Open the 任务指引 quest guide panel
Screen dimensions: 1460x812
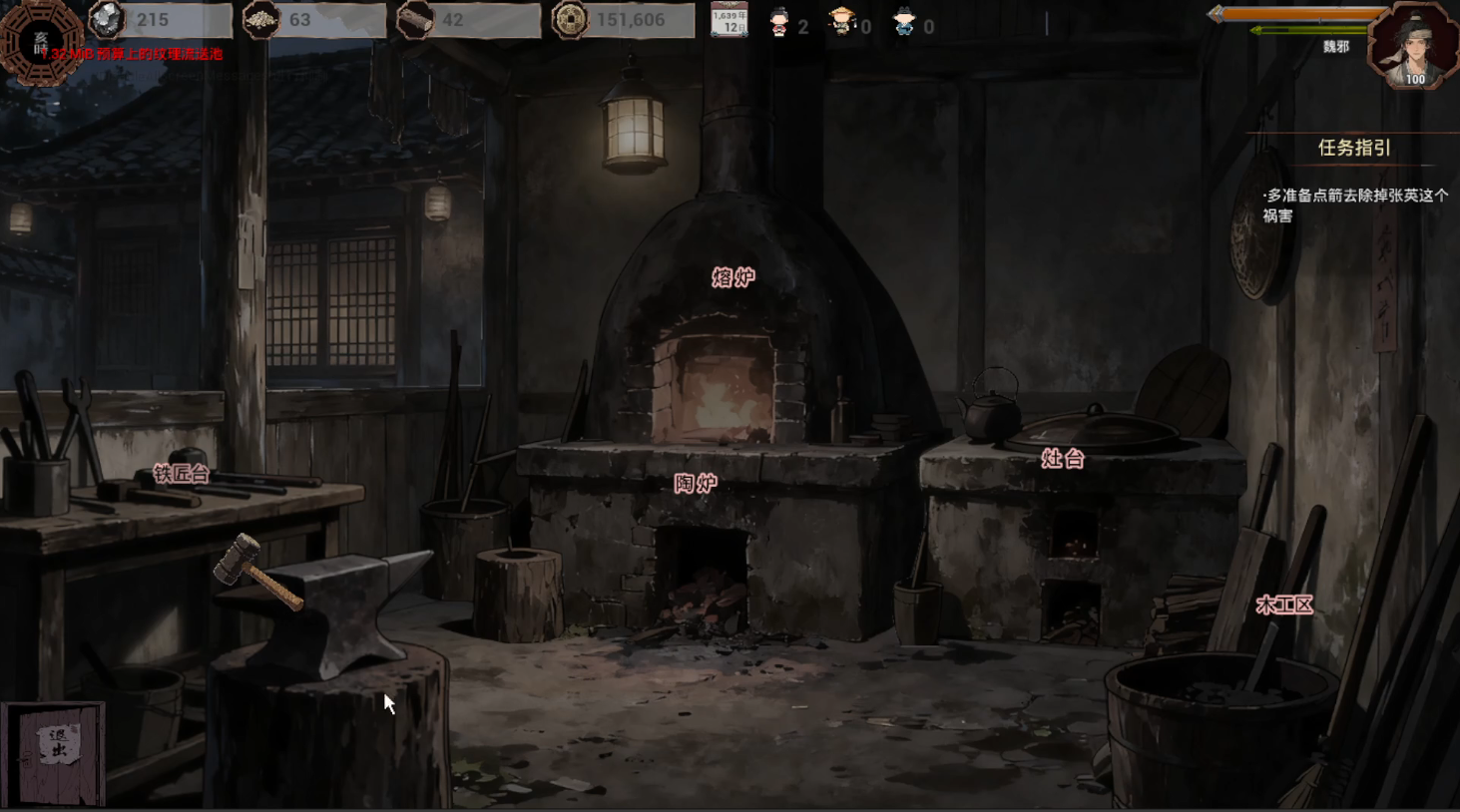(x=1353, y=148)
